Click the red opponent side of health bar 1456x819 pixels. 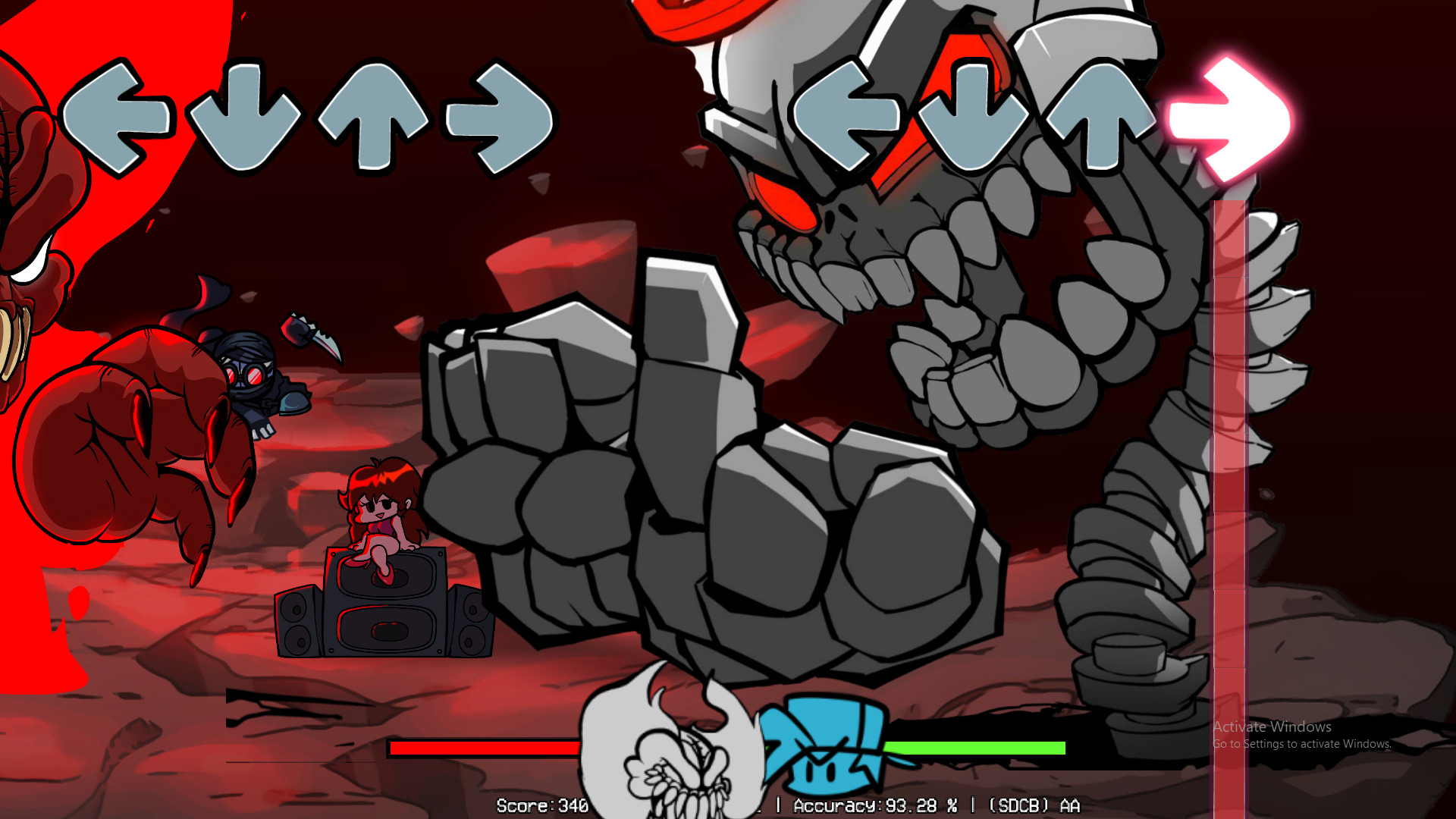coord(485,748)
